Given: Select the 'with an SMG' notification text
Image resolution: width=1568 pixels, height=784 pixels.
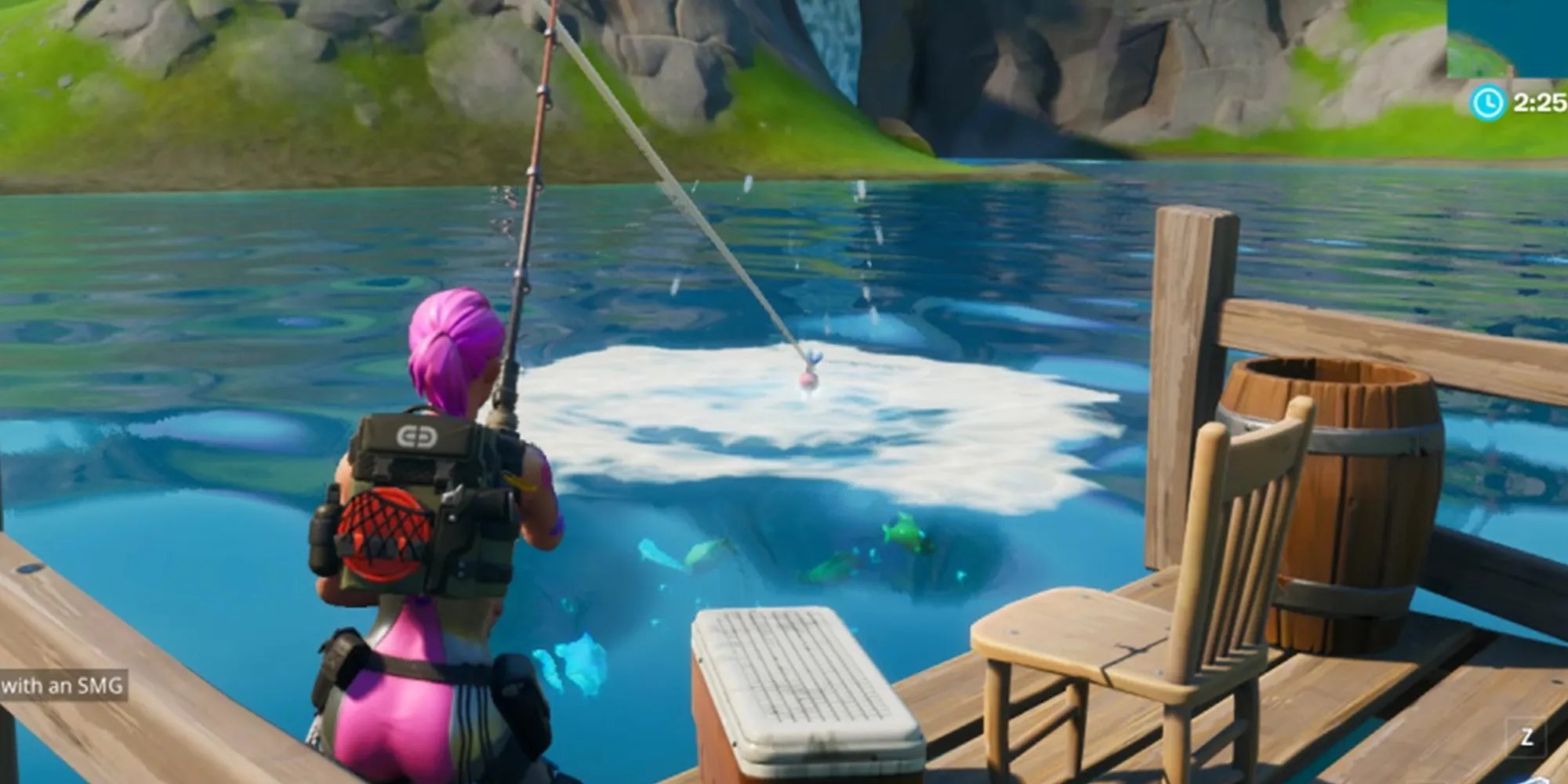Looking at the screenshot, I should (63, 684).
